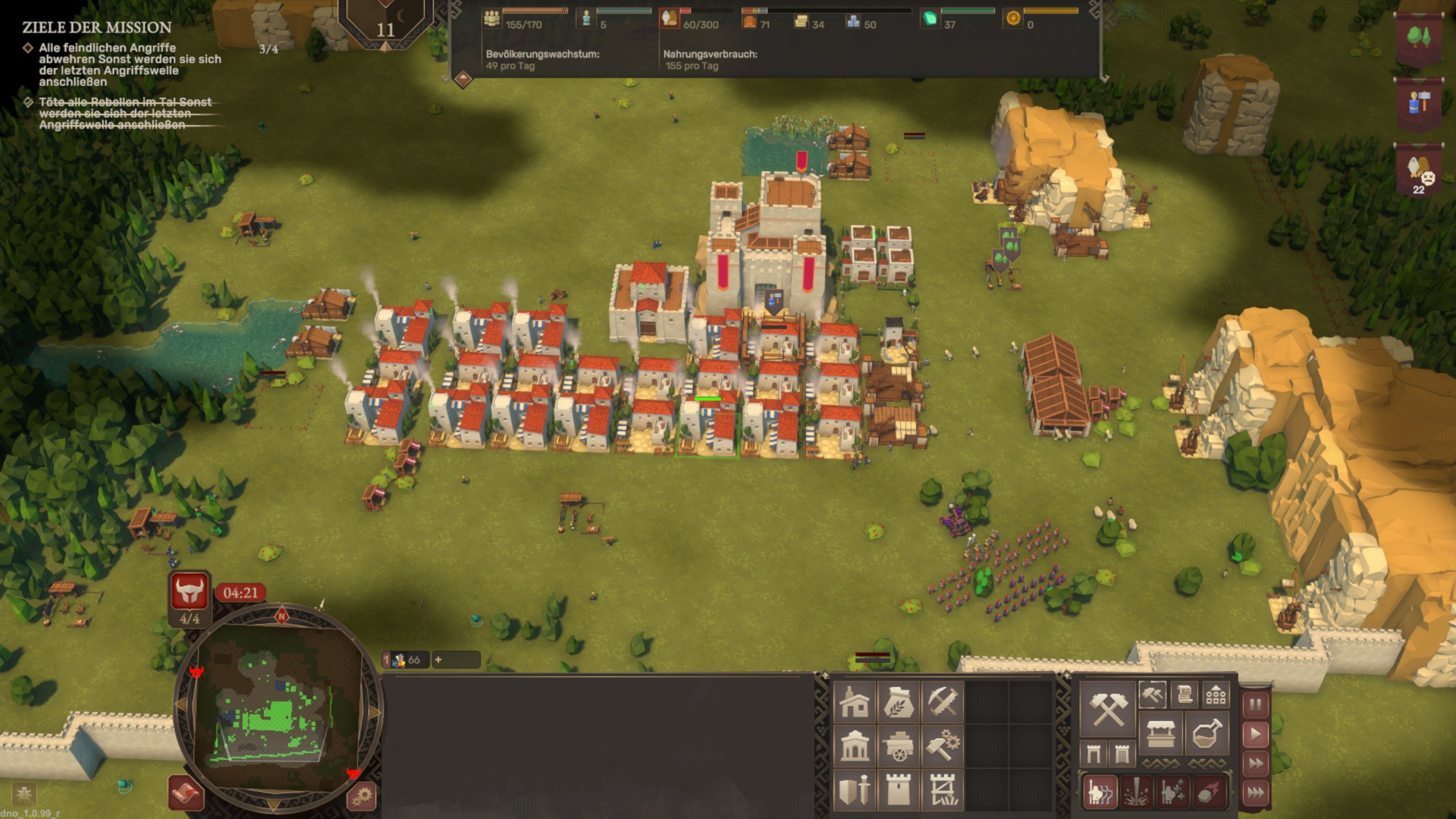The image size is (1456, 819).
Task: Open the potion flask button
Action: pos(1207,733)
